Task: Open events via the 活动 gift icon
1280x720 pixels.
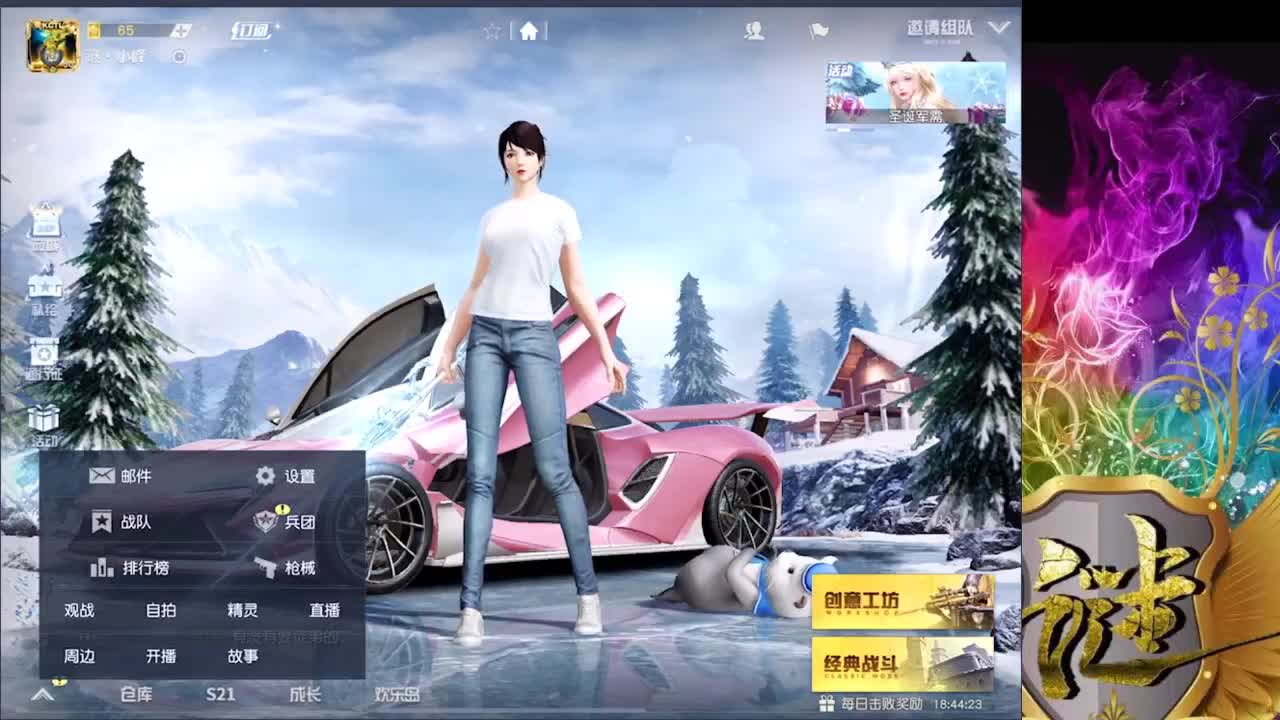Action: (x=42, y=420)
